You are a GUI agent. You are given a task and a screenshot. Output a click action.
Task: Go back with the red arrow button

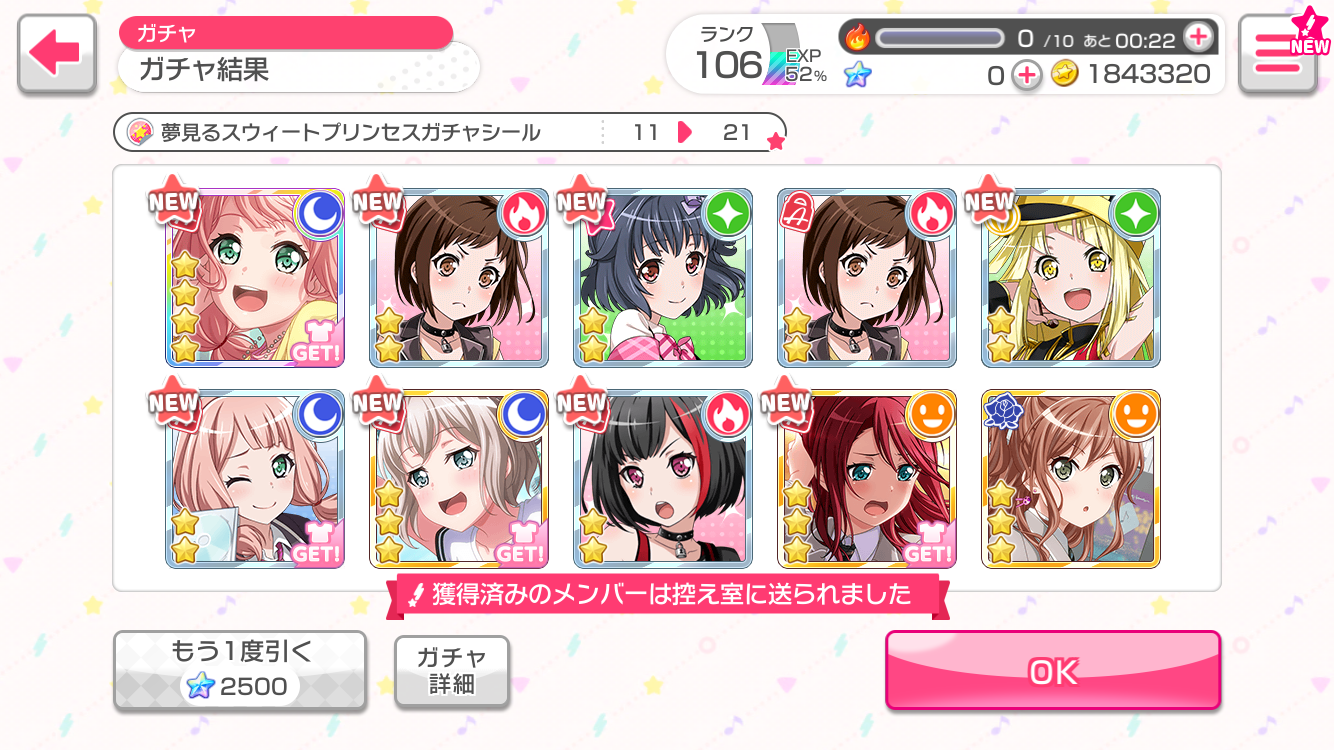pos(57,54)
